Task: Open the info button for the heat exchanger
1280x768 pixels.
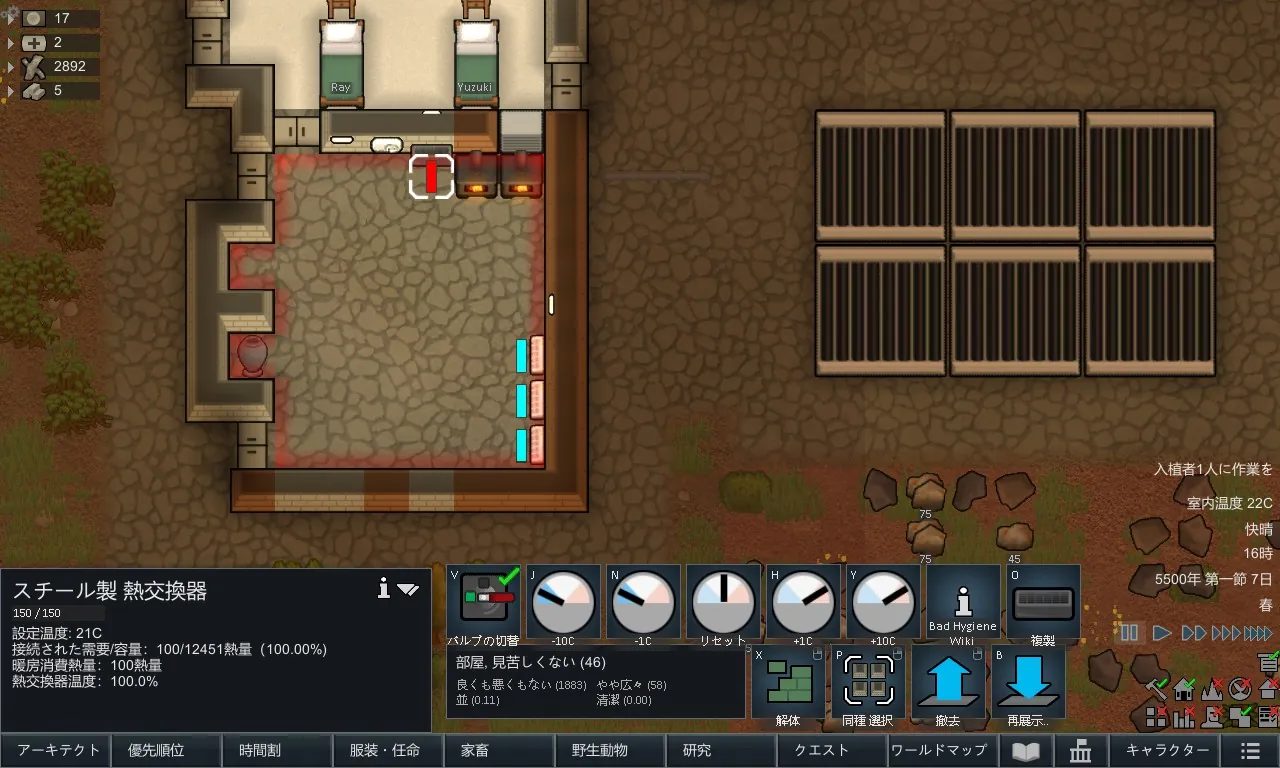Action: coord(383,589)
